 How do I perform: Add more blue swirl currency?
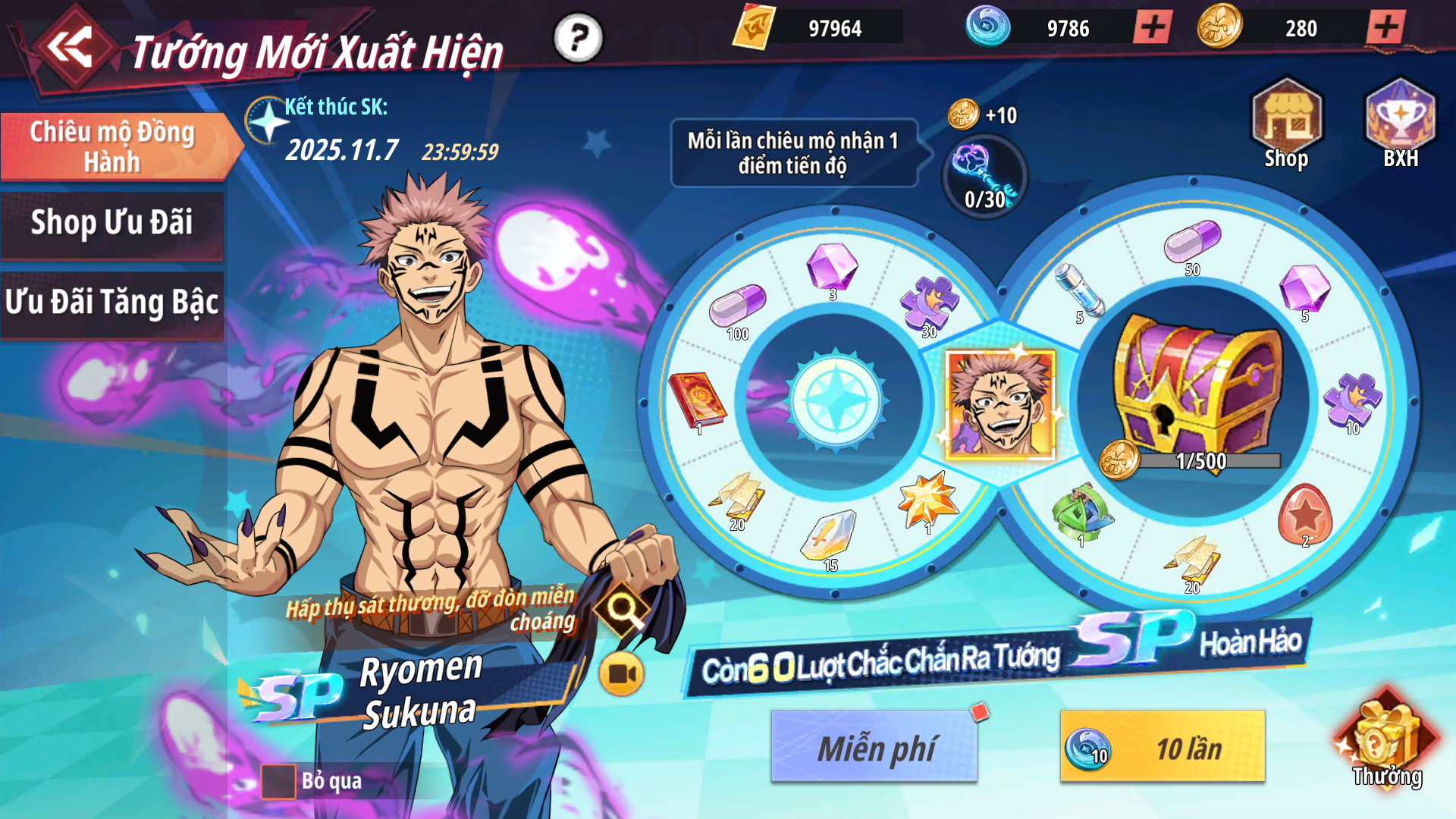tap(1153, 28)
